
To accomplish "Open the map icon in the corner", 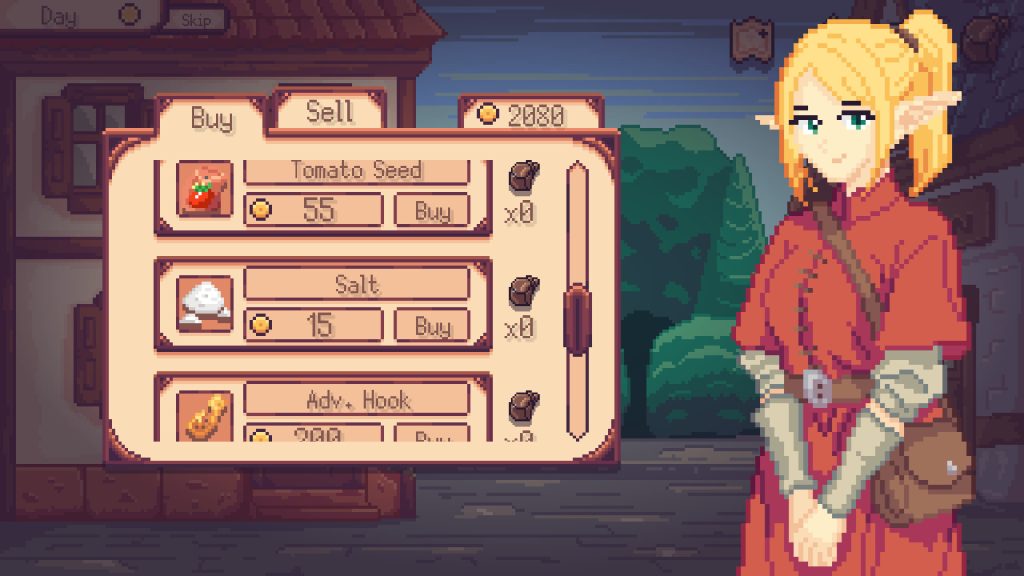I will pos(750,40).
